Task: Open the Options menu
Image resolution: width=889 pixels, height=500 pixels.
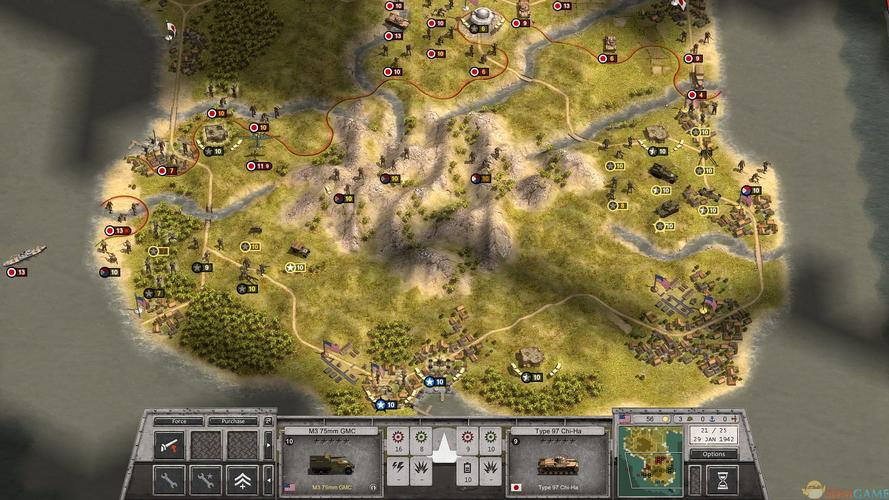Action: tap(714, 454)
